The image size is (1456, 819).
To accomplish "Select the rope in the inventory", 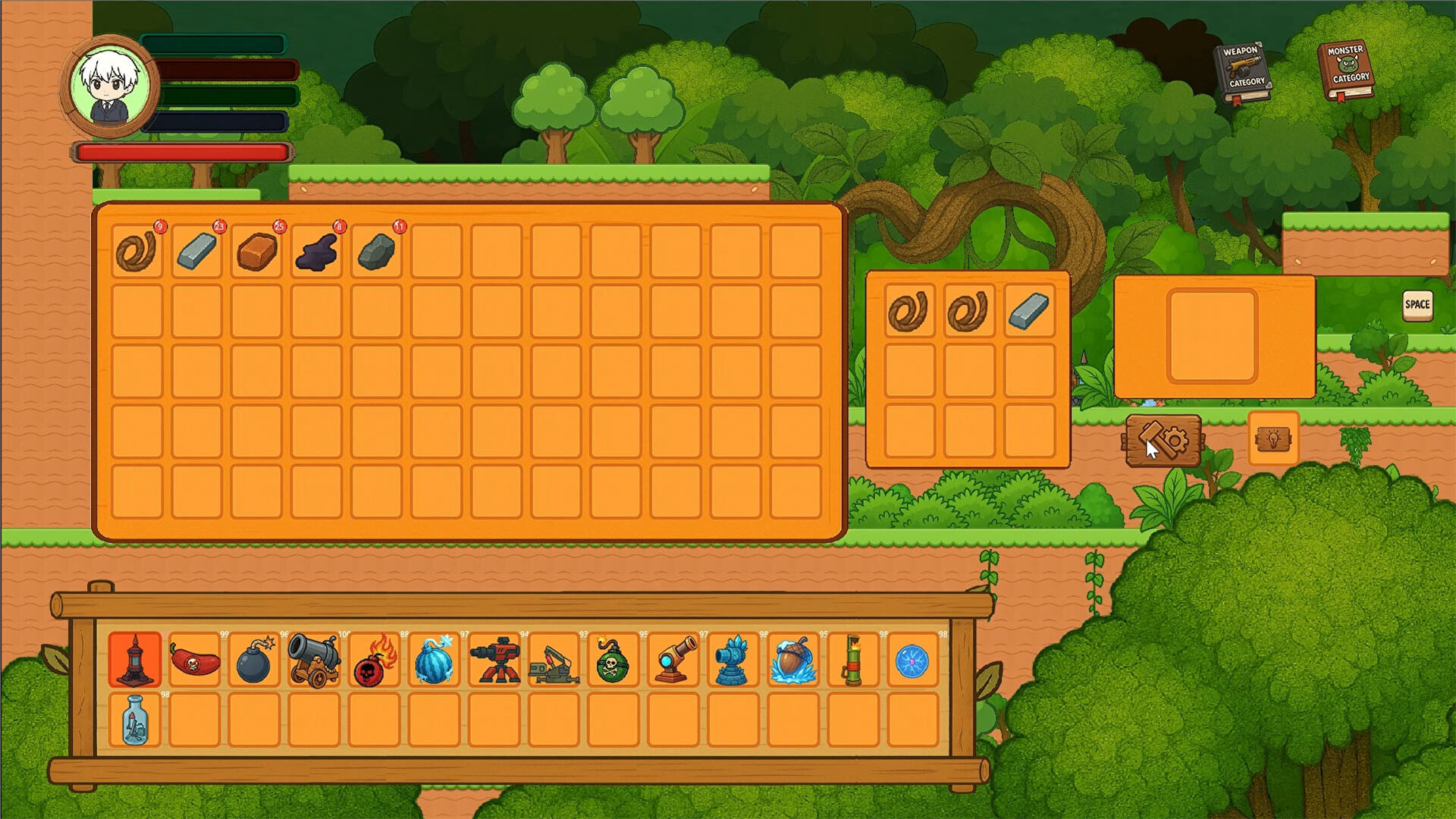I will (137, 250).
